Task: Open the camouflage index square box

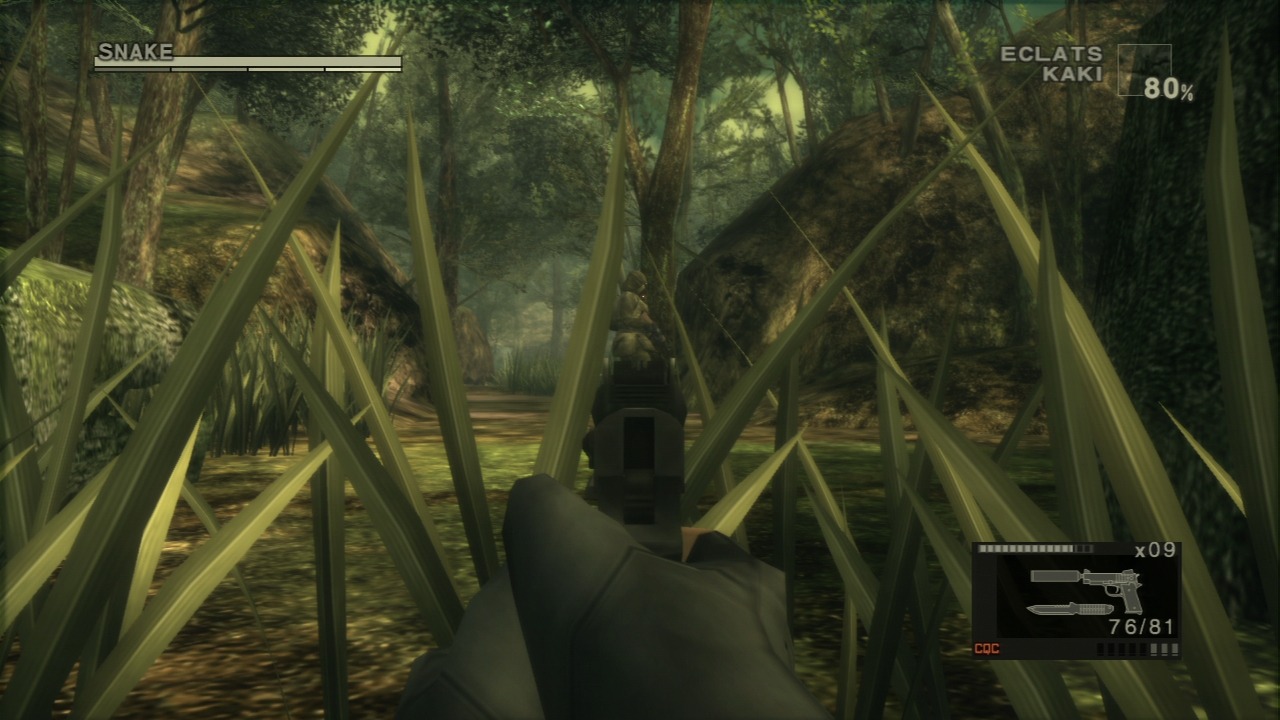Action: (1144, 70)
